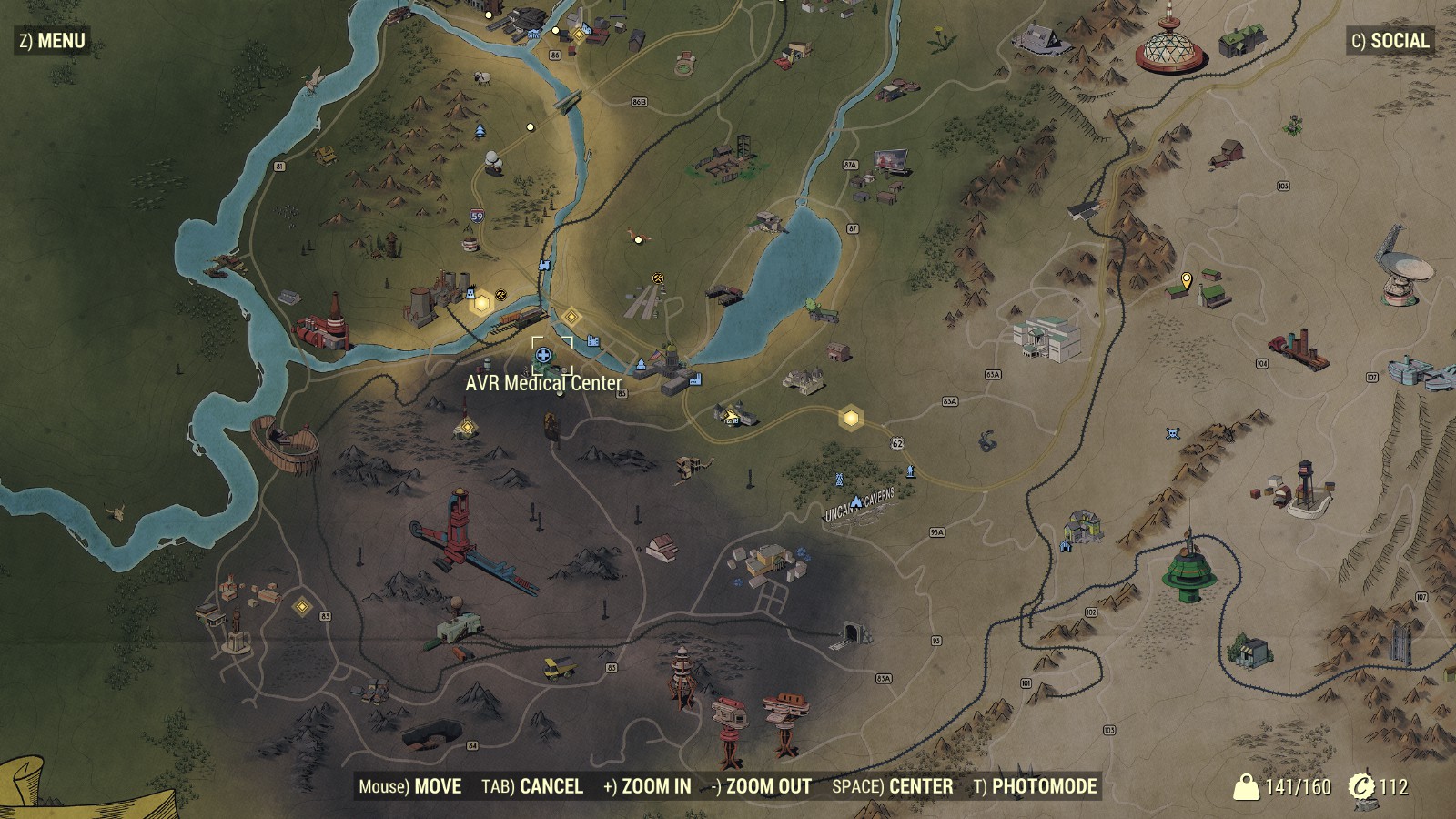Click the ZOOM OUT map control
The image size is (1456, 819).
coord(762,786)
